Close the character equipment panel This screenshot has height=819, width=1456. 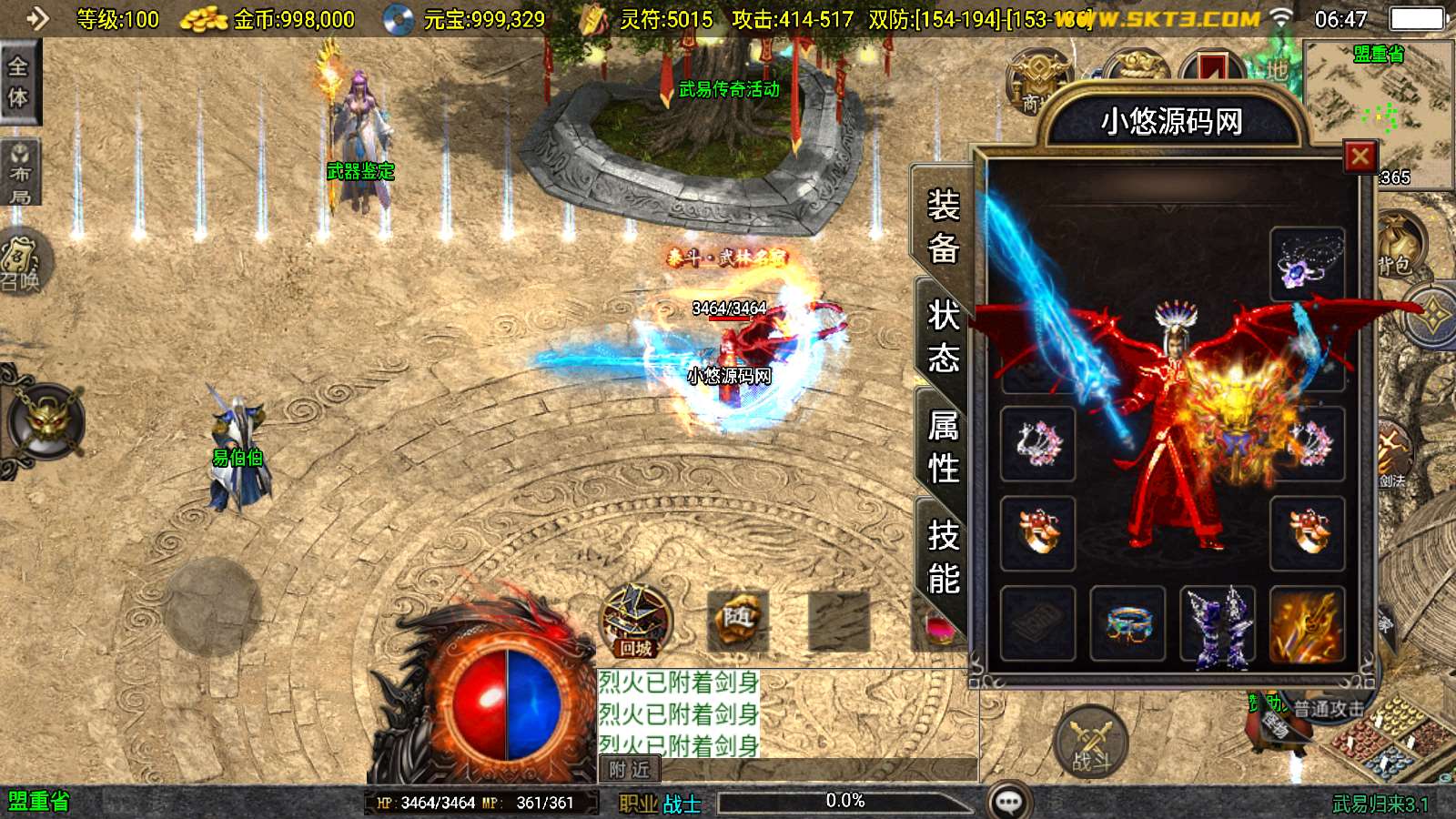point(1360,157)
